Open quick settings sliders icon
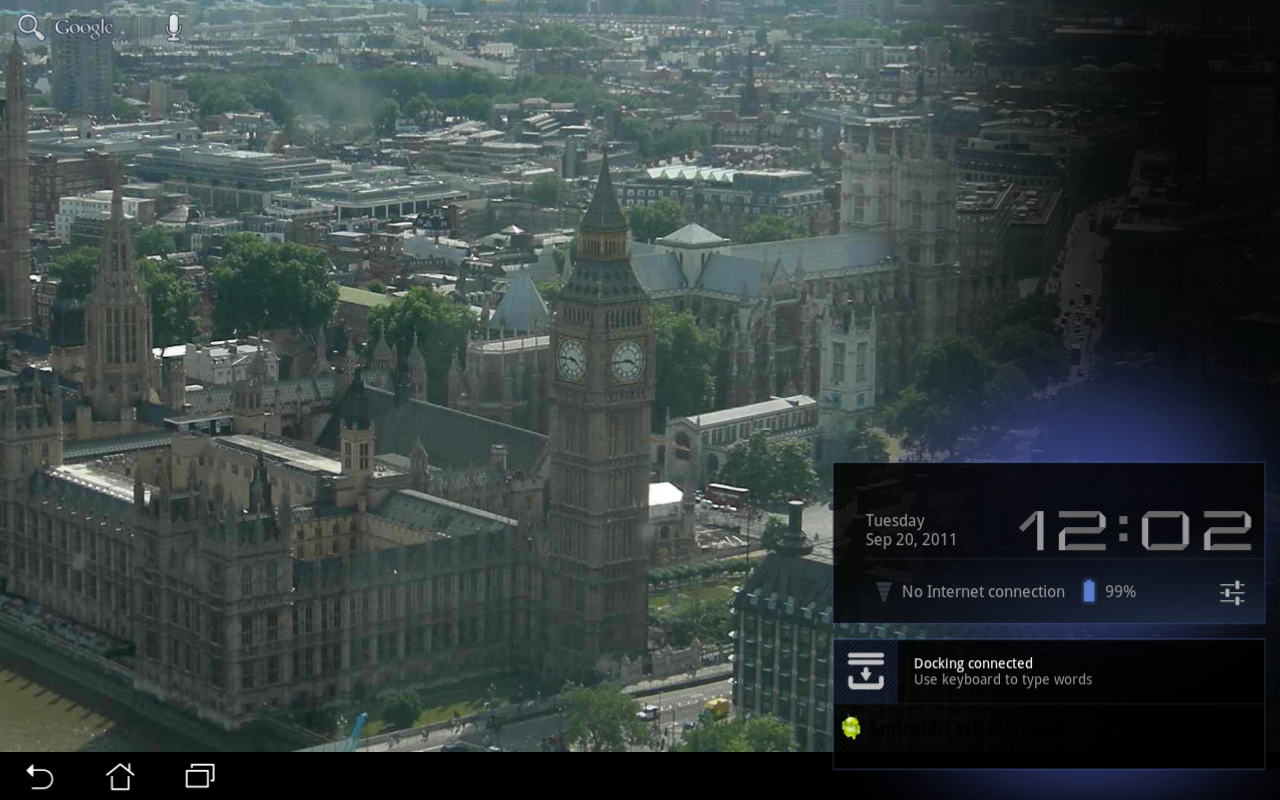1280x800 pixels. click(1232, 592)
